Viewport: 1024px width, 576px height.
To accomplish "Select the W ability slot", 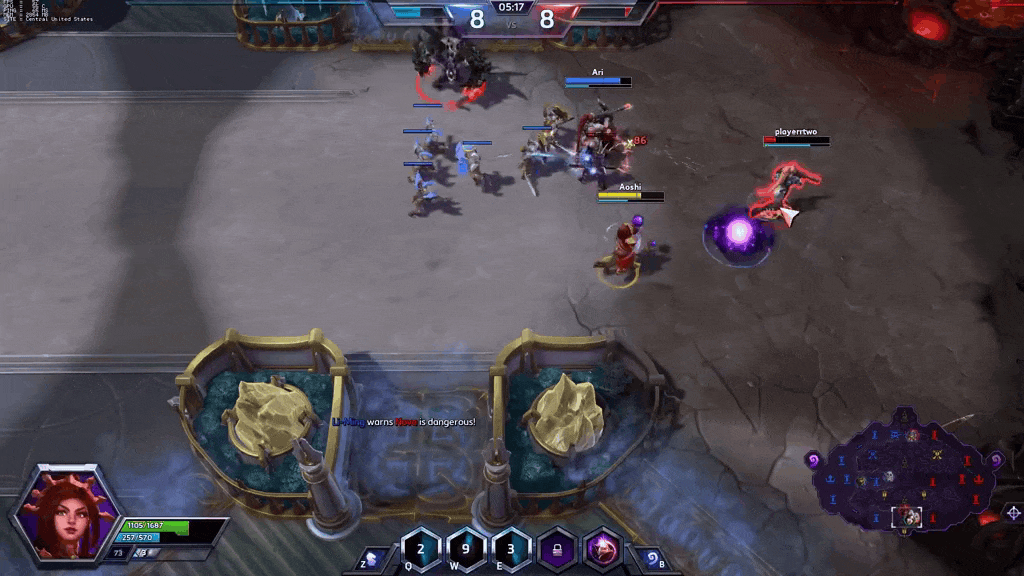I will tap(466, 549).
